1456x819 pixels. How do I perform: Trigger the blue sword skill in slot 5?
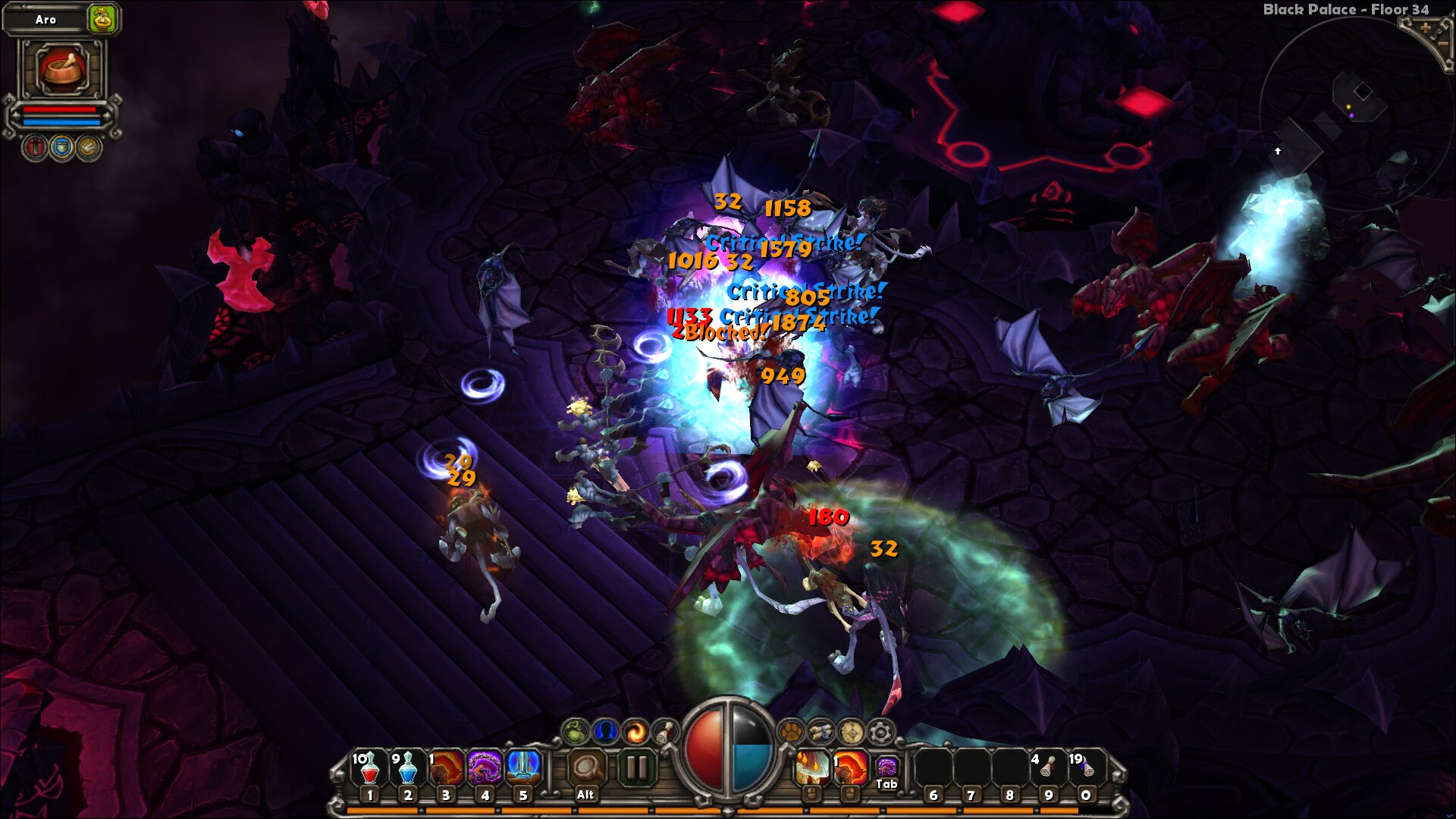click(x=523, y=768)
